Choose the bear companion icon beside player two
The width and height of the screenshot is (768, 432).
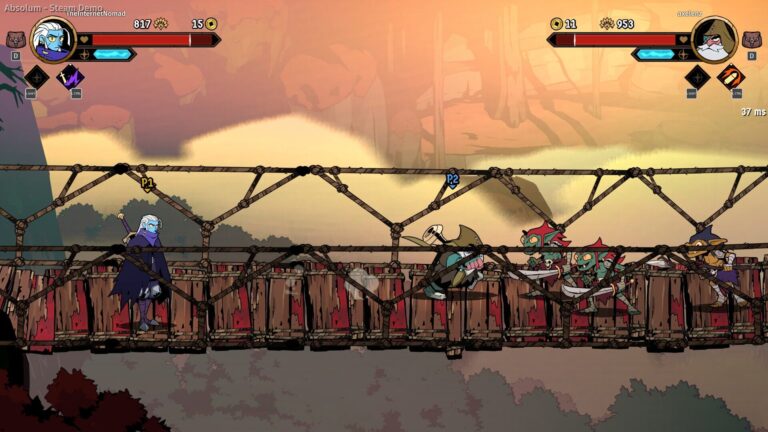tap(752, 40)
